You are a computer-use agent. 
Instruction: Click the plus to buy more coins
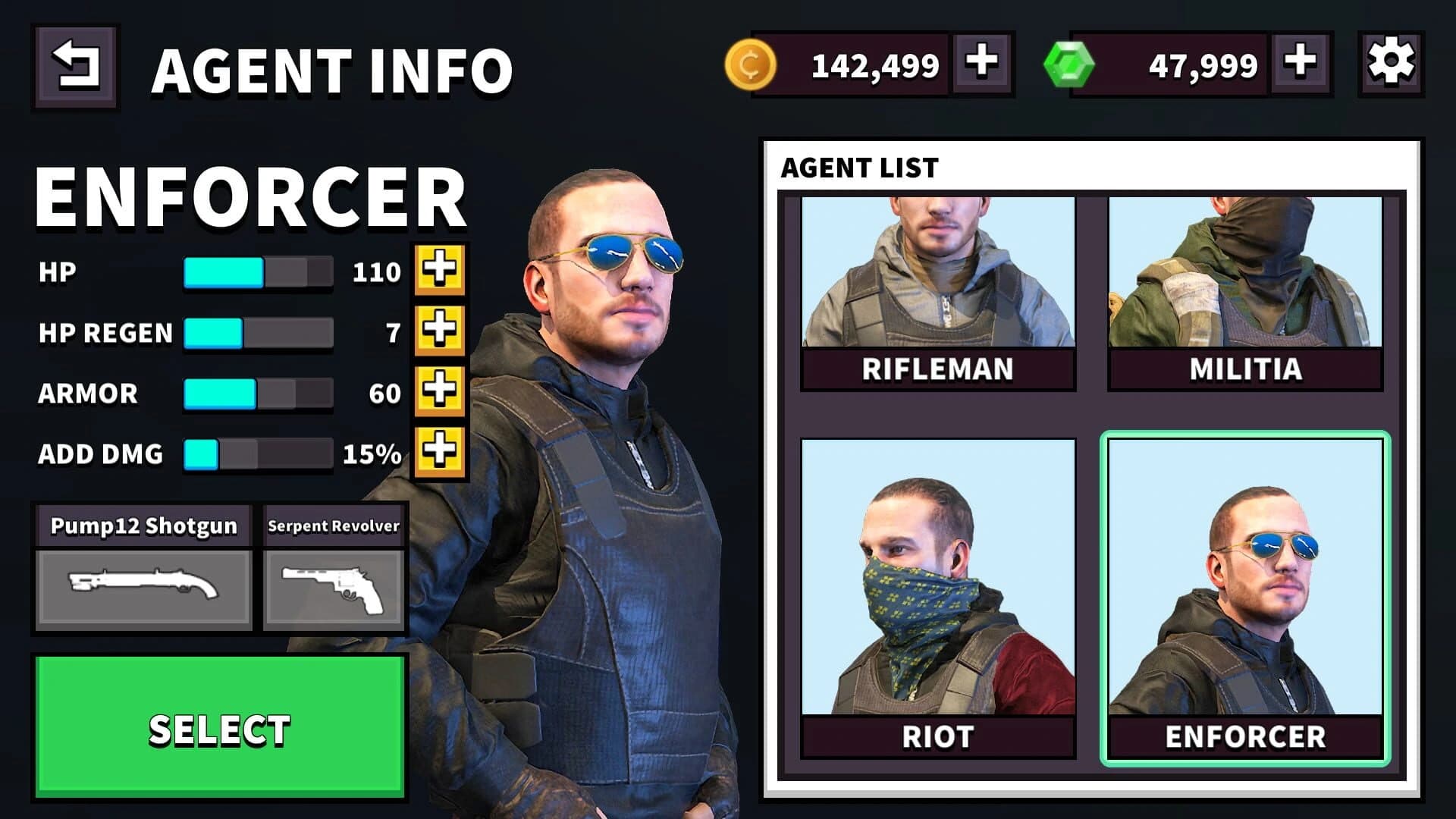tap(980, 64)
